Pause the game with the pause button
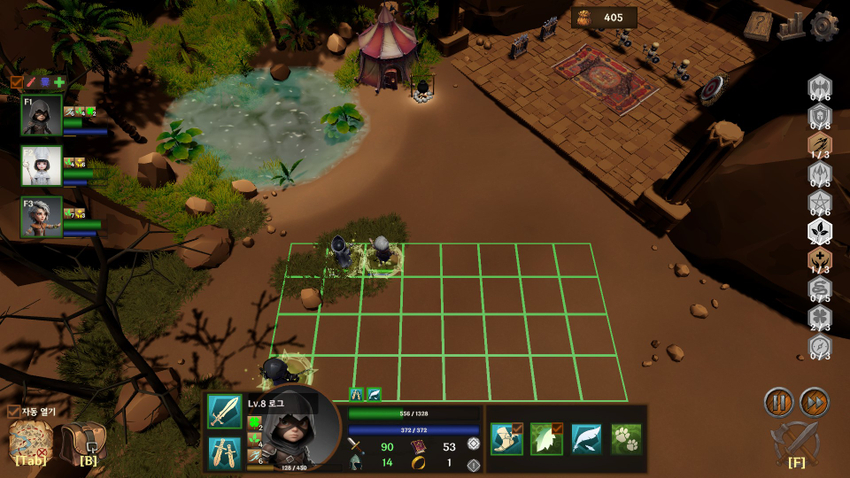Screen dimensions: 850x478 click(x=779, y=402)
